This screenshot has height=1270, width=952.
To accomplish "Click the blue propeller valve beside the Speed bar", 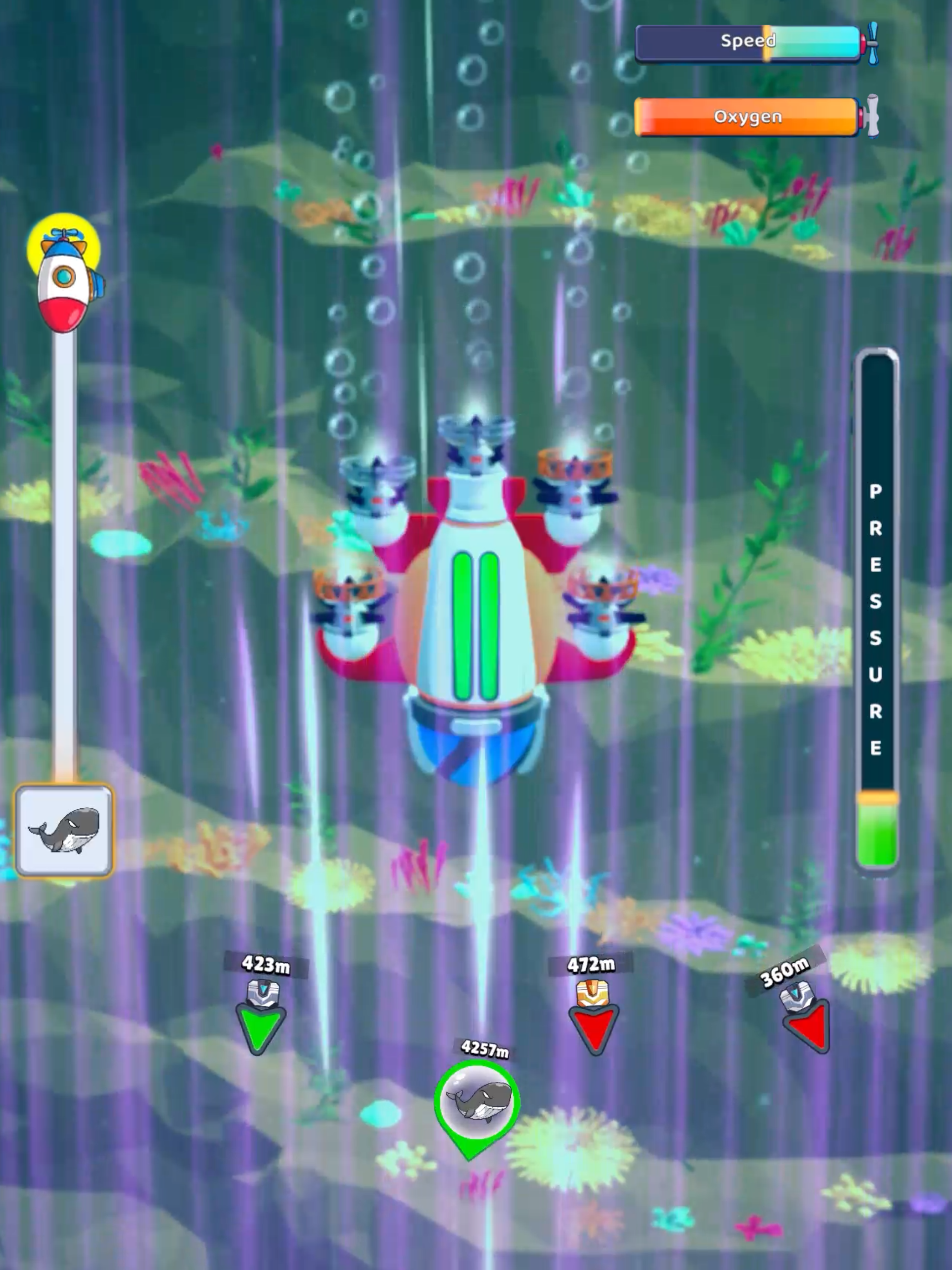I will 873,41.
